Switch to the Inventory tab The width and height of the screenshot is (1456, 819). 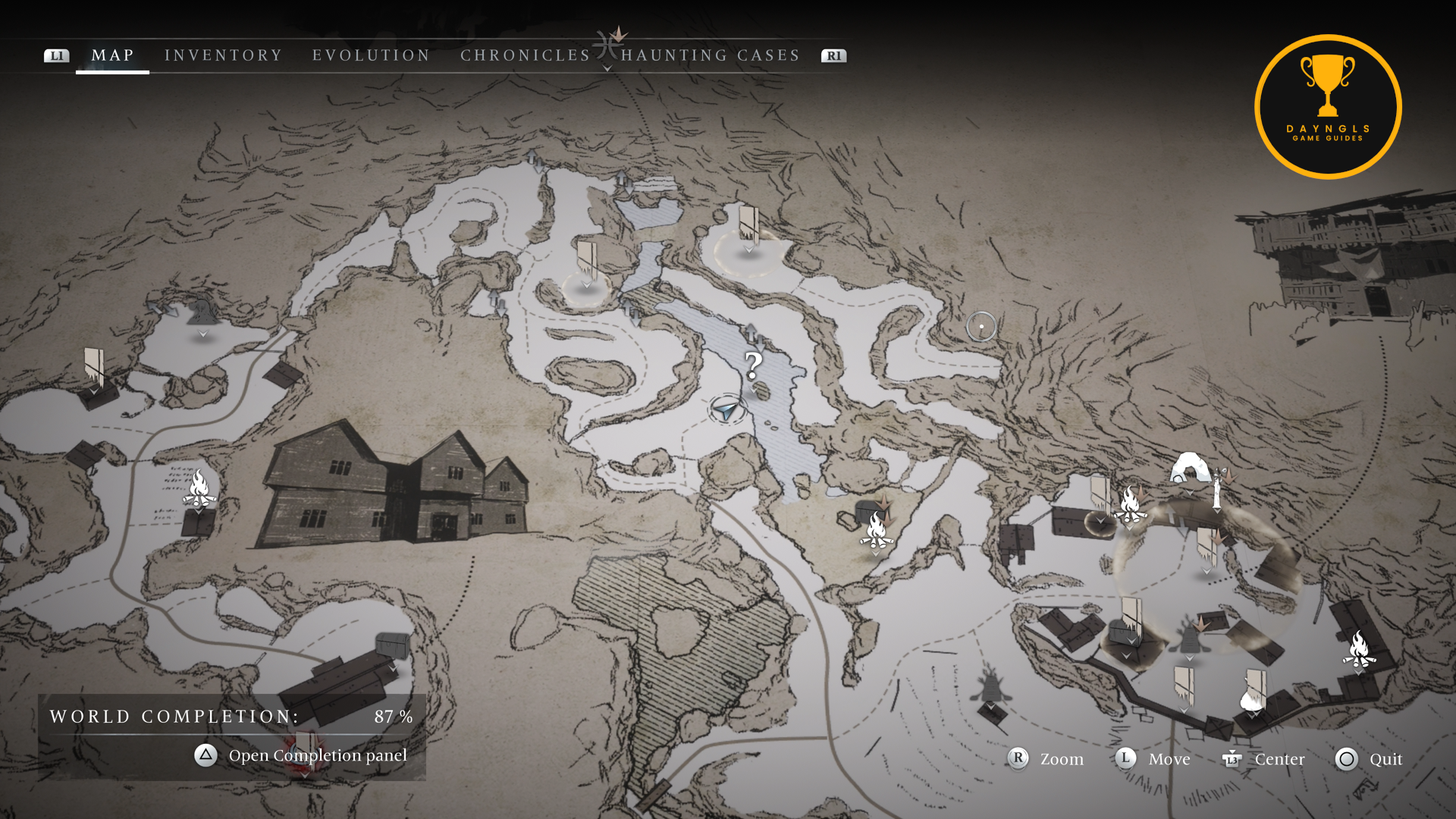223,55
